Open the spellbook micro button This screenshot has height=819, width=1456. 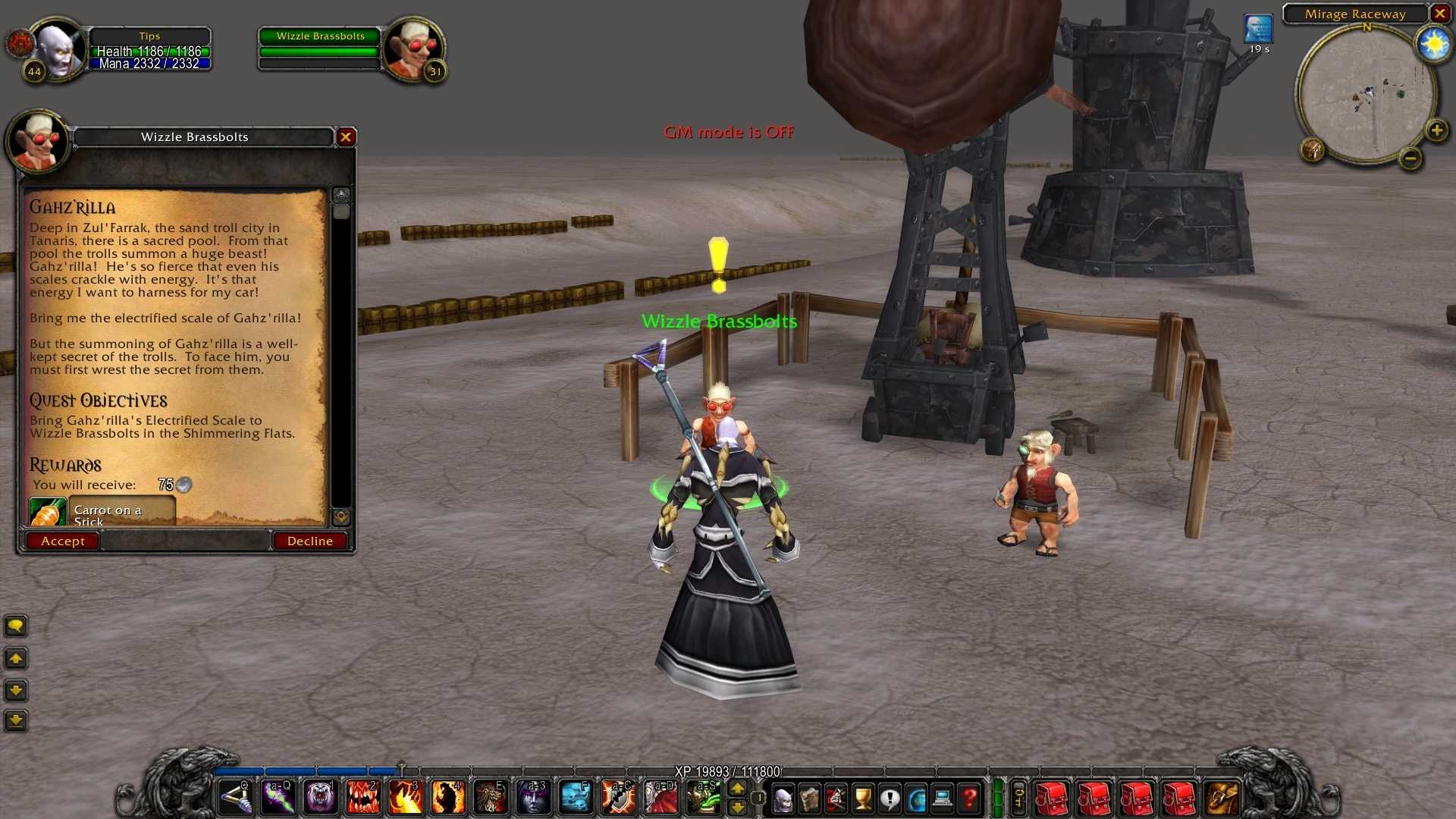(x=809, y=798)
